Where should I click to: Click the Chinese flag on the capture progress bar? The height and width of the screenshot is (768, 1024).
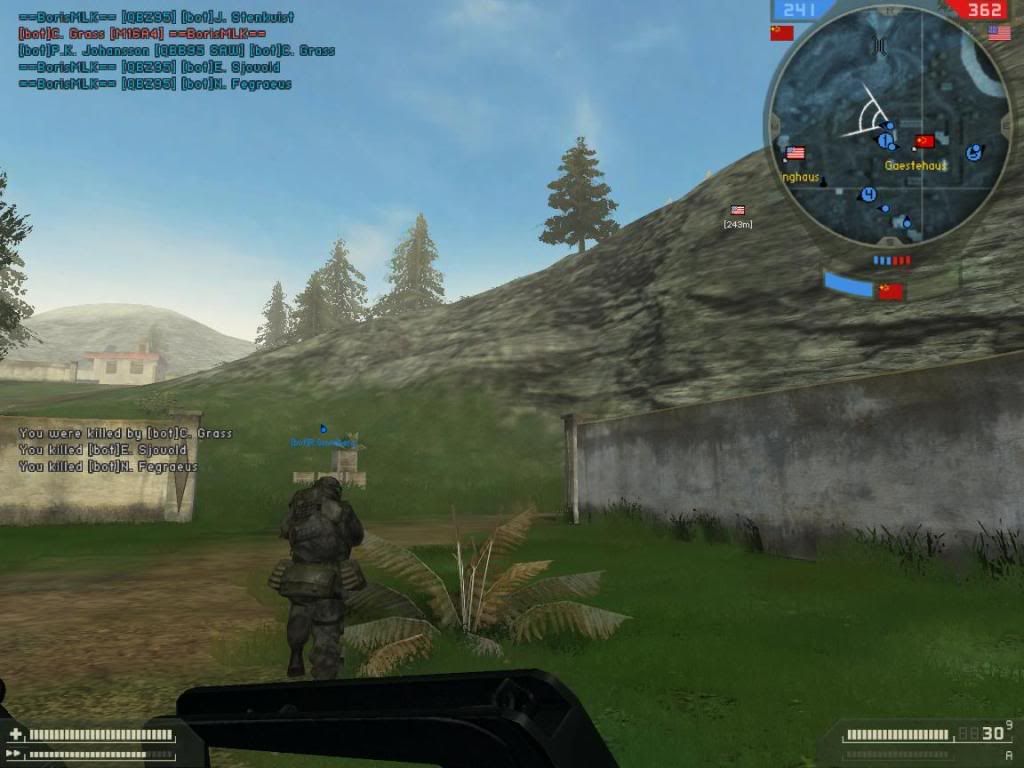[890, 291]
